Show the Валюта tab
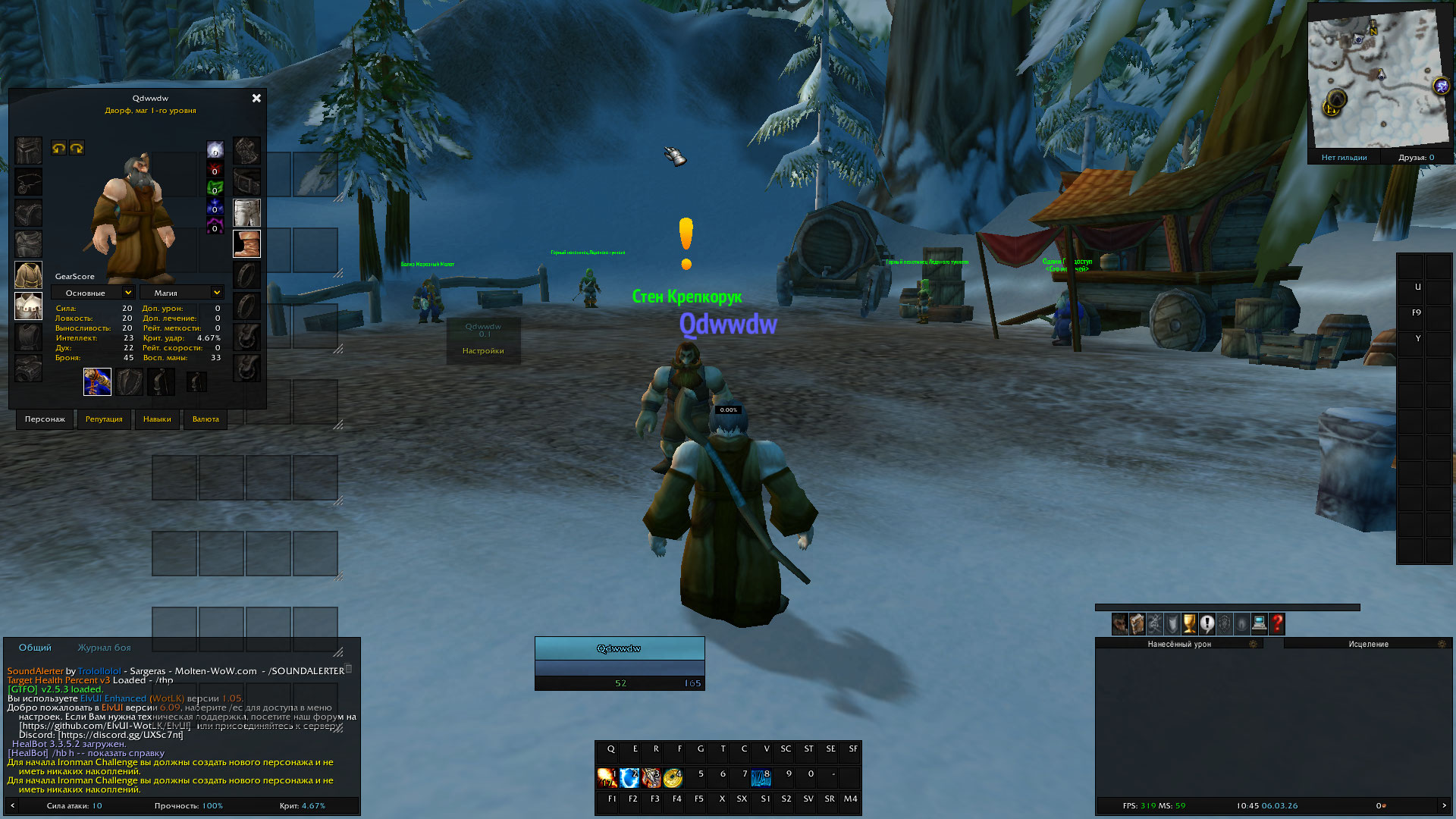 click(x=206, y=419)
